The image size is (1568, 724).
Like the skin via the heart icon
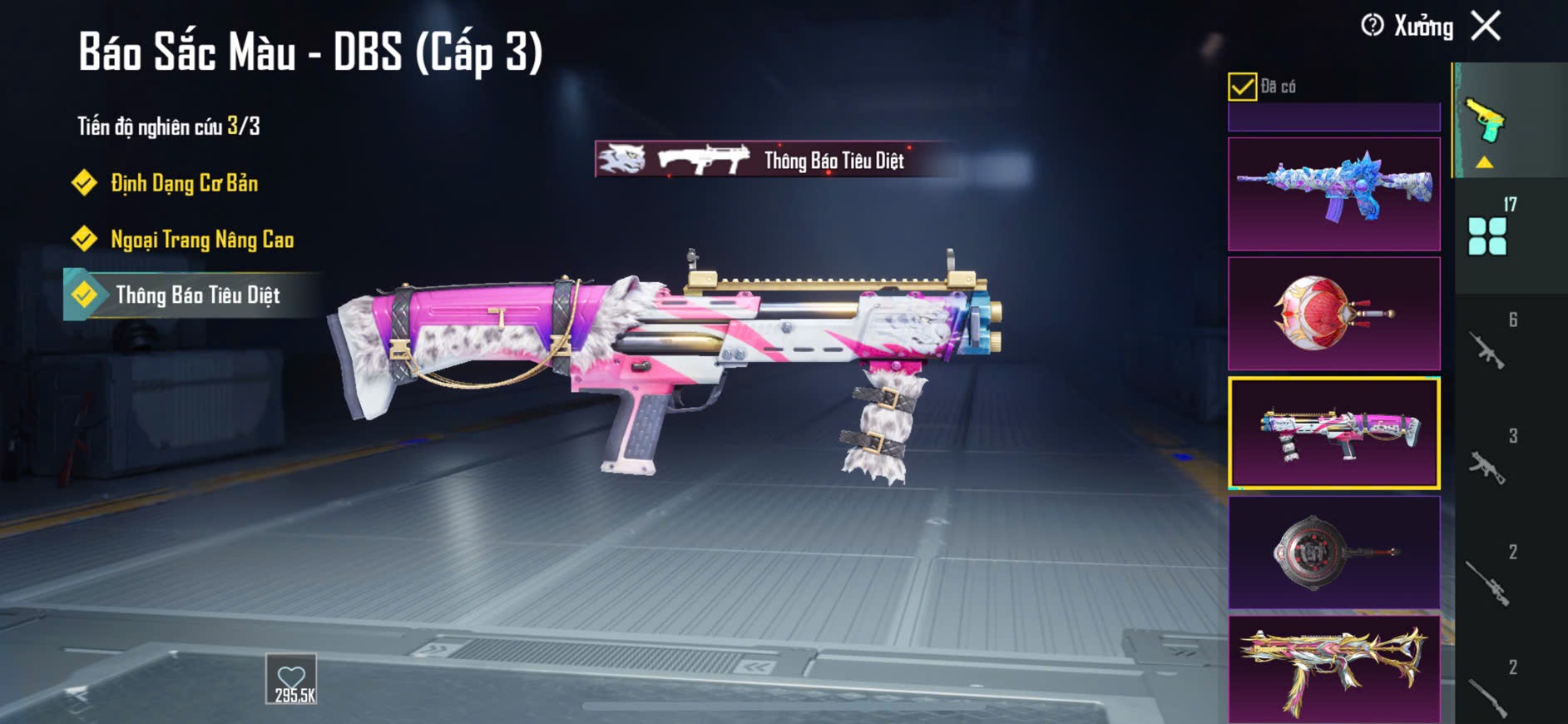click(x=291, y=679)
